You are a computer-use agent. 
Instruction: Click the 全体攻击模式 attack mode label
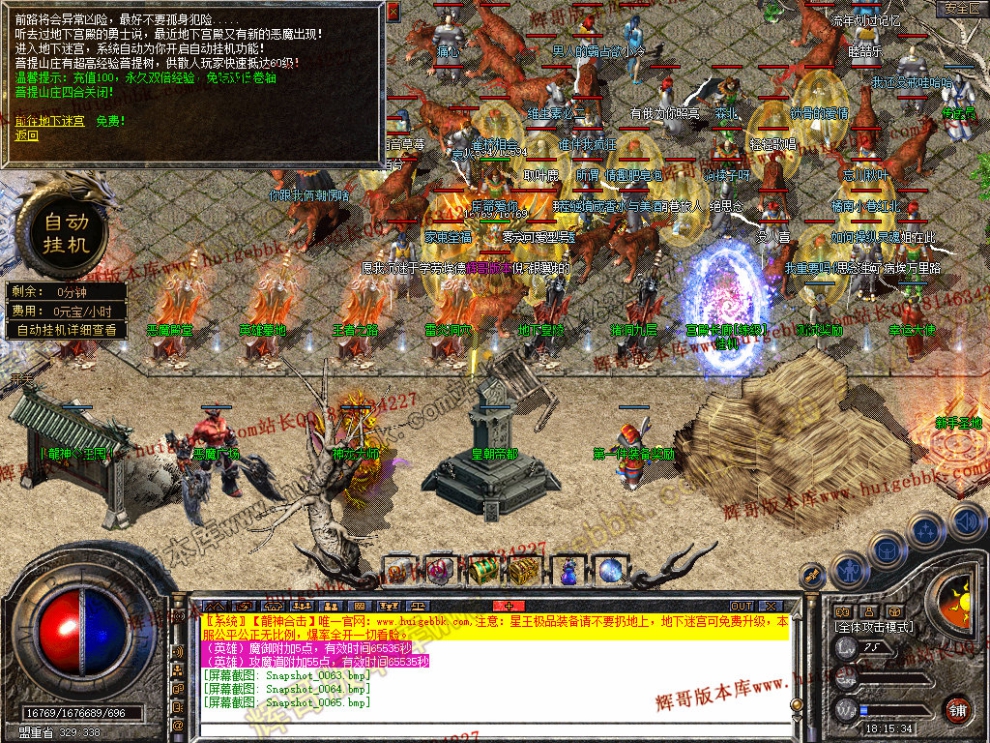873,626
